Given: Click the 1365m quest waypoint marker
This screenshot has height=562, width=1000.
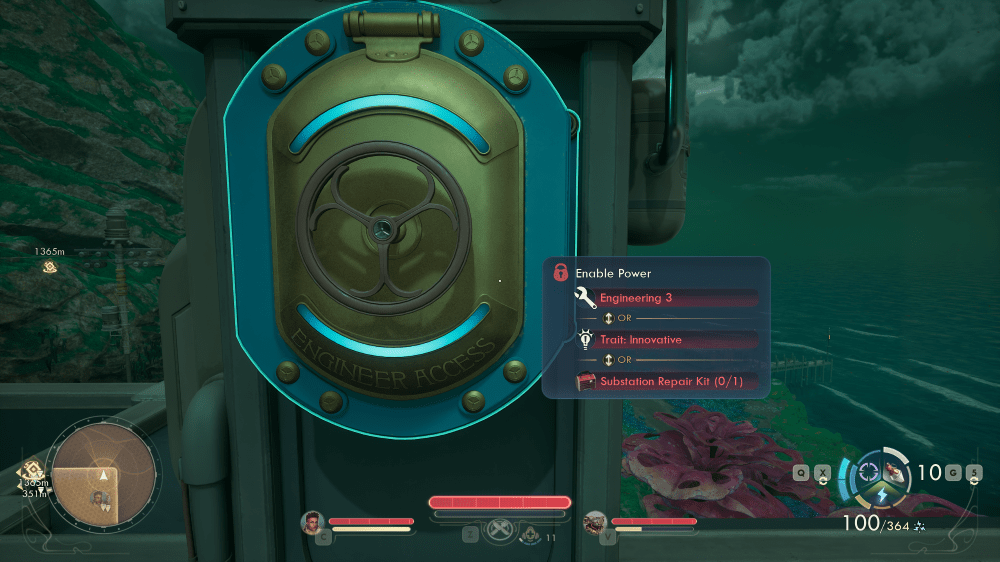Looking at the screenshot, I should click(x=49, y=267).
